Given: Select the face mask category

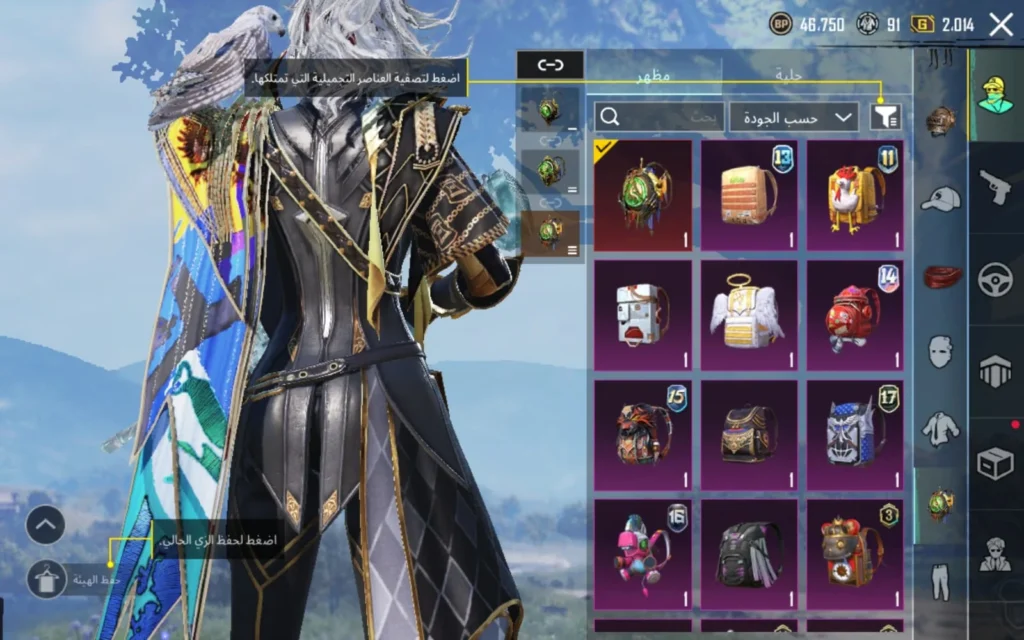Looking at the screenshot, I should click(x=940, y=351).
